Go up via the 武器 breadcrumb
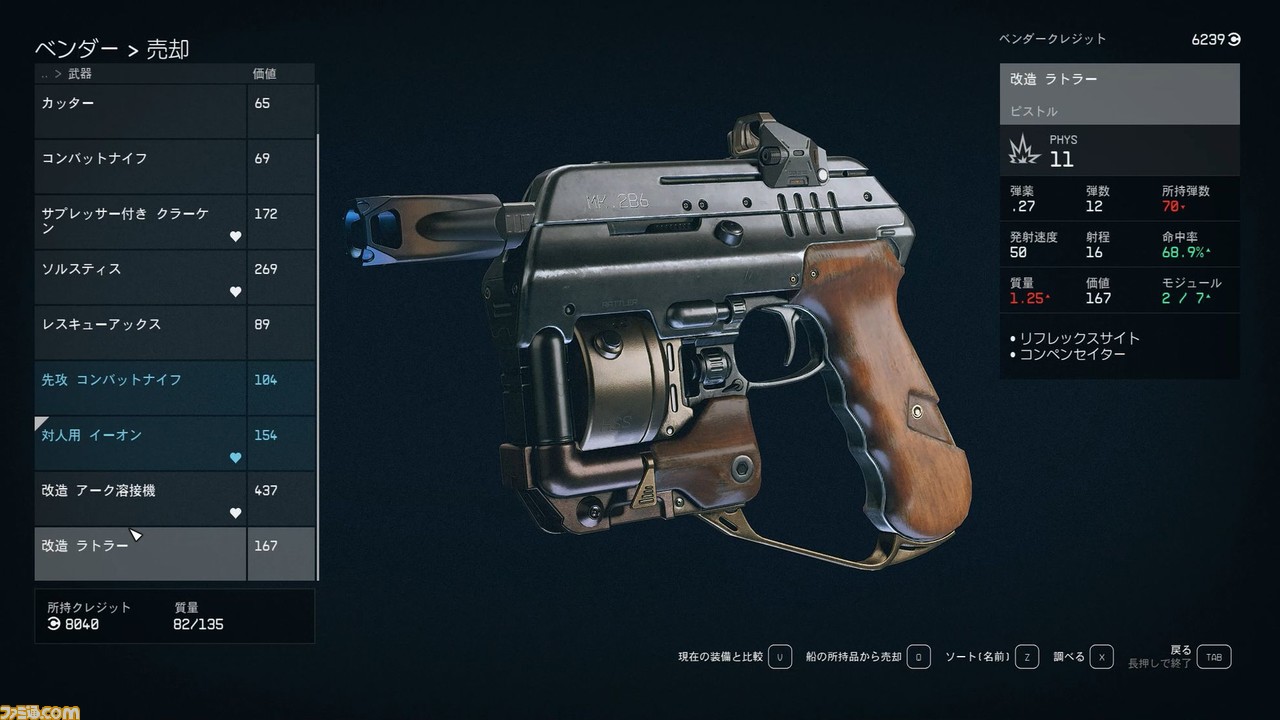Screen dimensions: 1280x720 [x=80, y=74]
